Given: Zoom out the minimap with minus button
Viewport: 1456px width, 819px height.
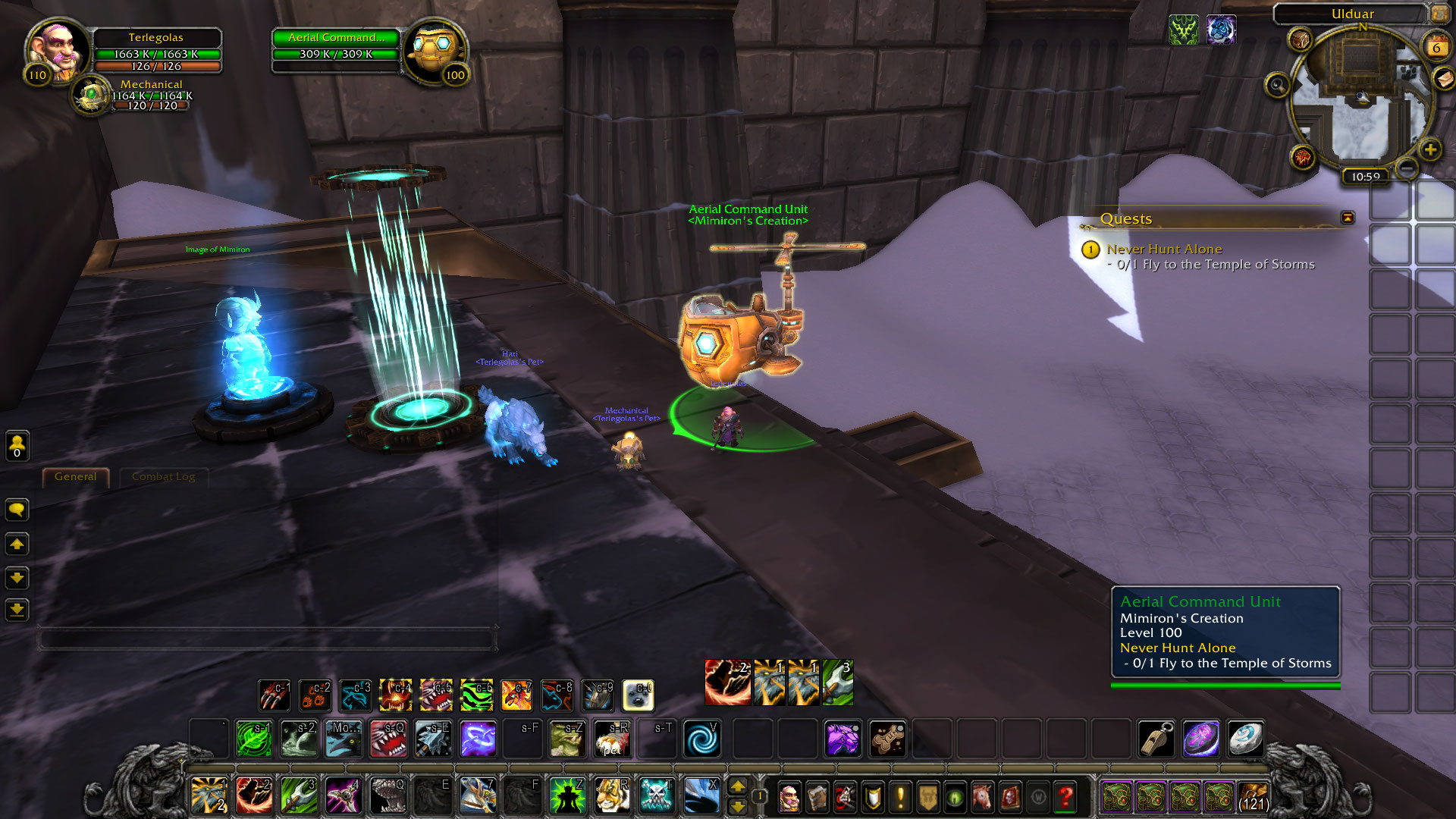Looking at the screenshot, I should point(1407,167).
